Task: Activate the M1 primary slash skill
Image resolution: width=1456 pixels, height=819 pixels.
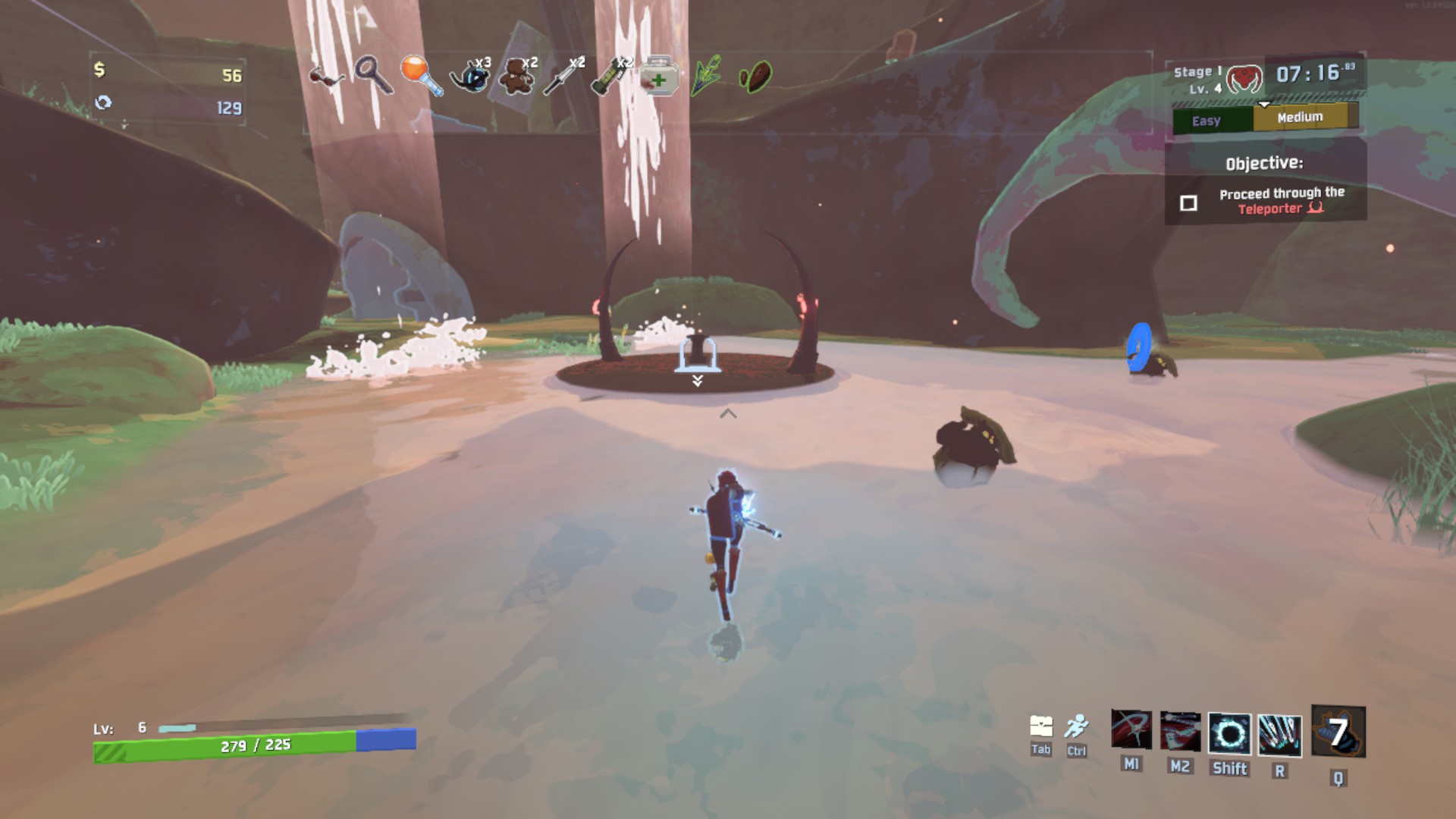Action: [1131, 730]
